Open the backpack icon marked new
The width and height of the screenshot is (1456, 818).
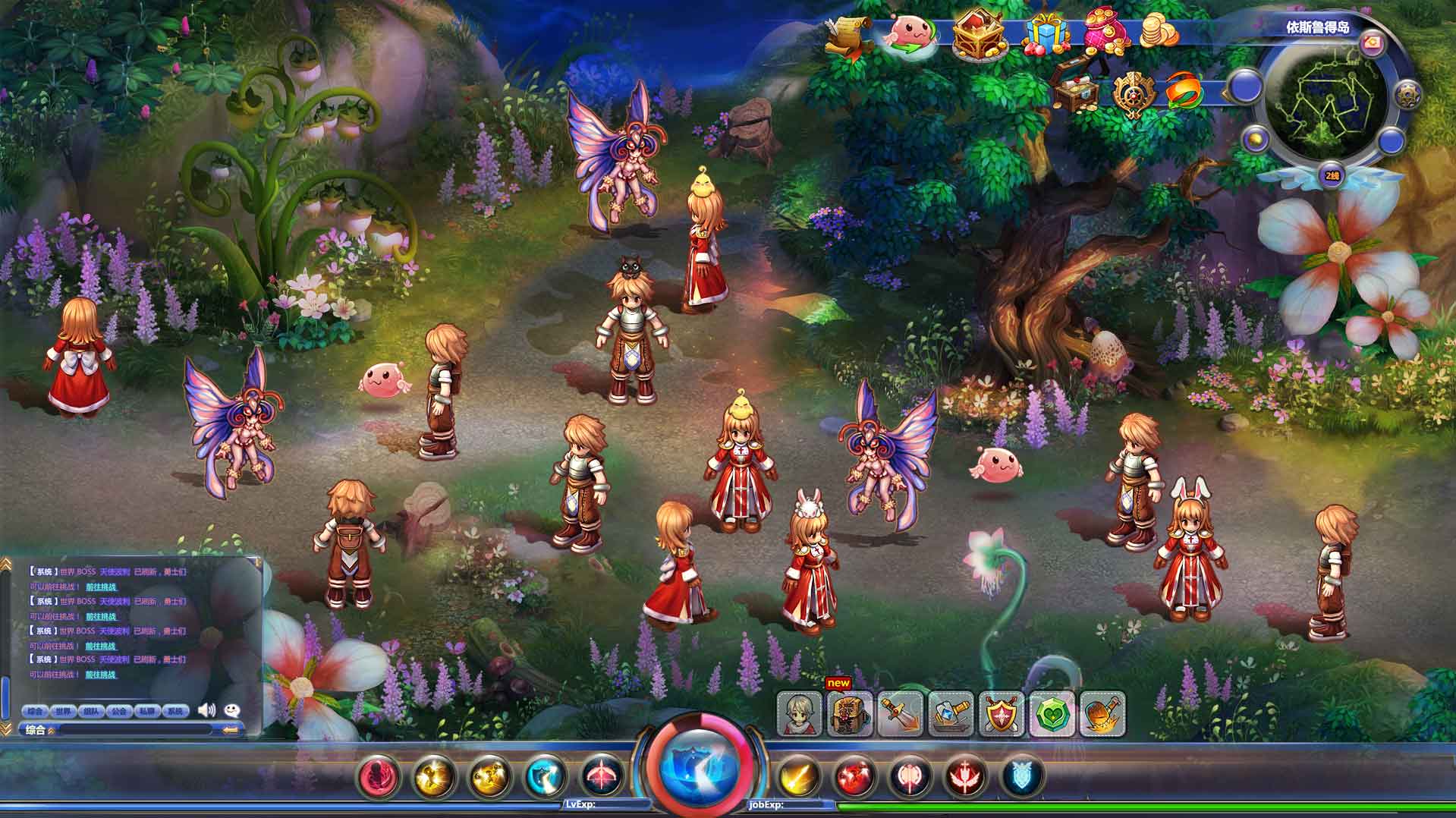point(850,714)
